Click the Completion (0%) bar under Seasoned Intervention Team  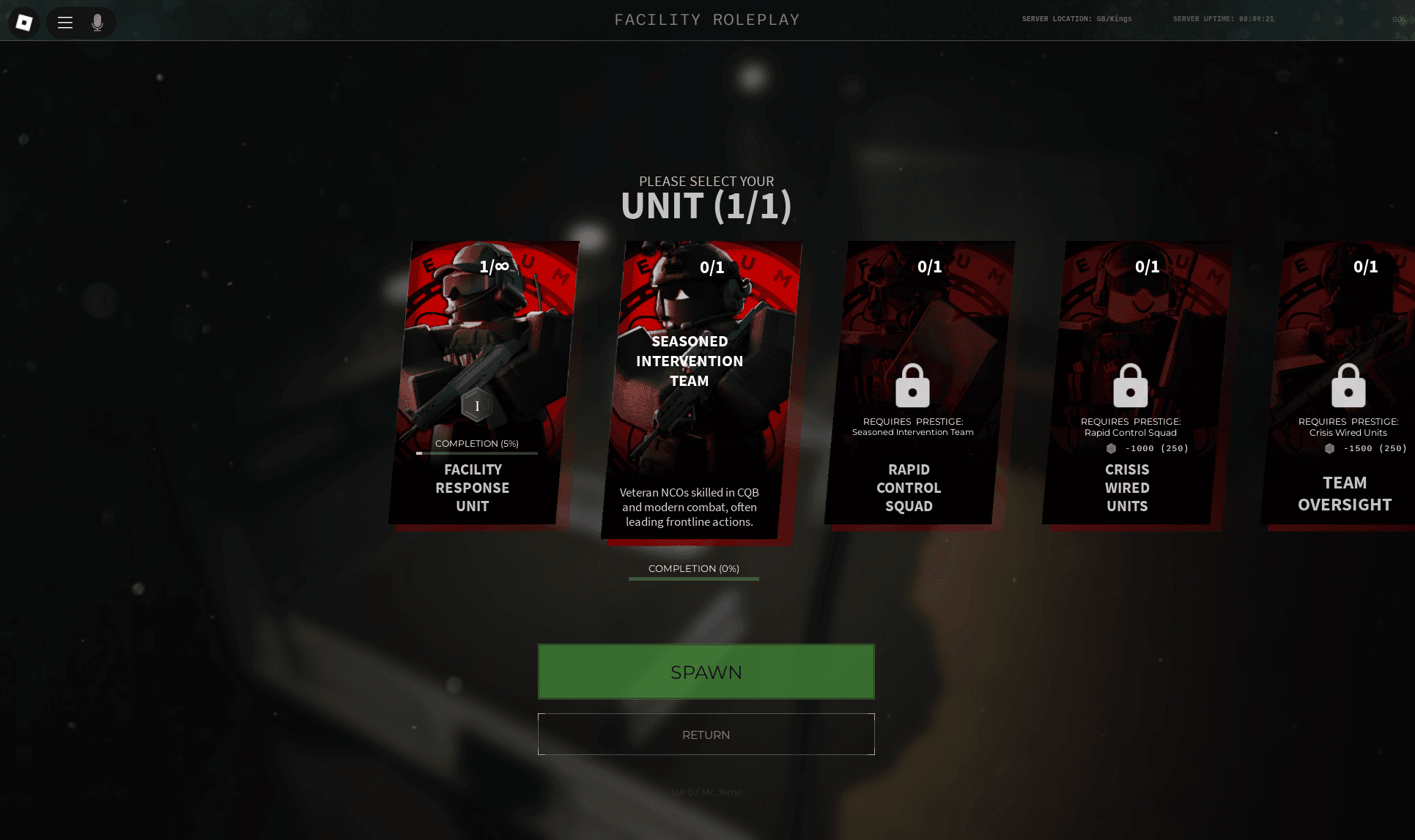[x=693, y=579]
